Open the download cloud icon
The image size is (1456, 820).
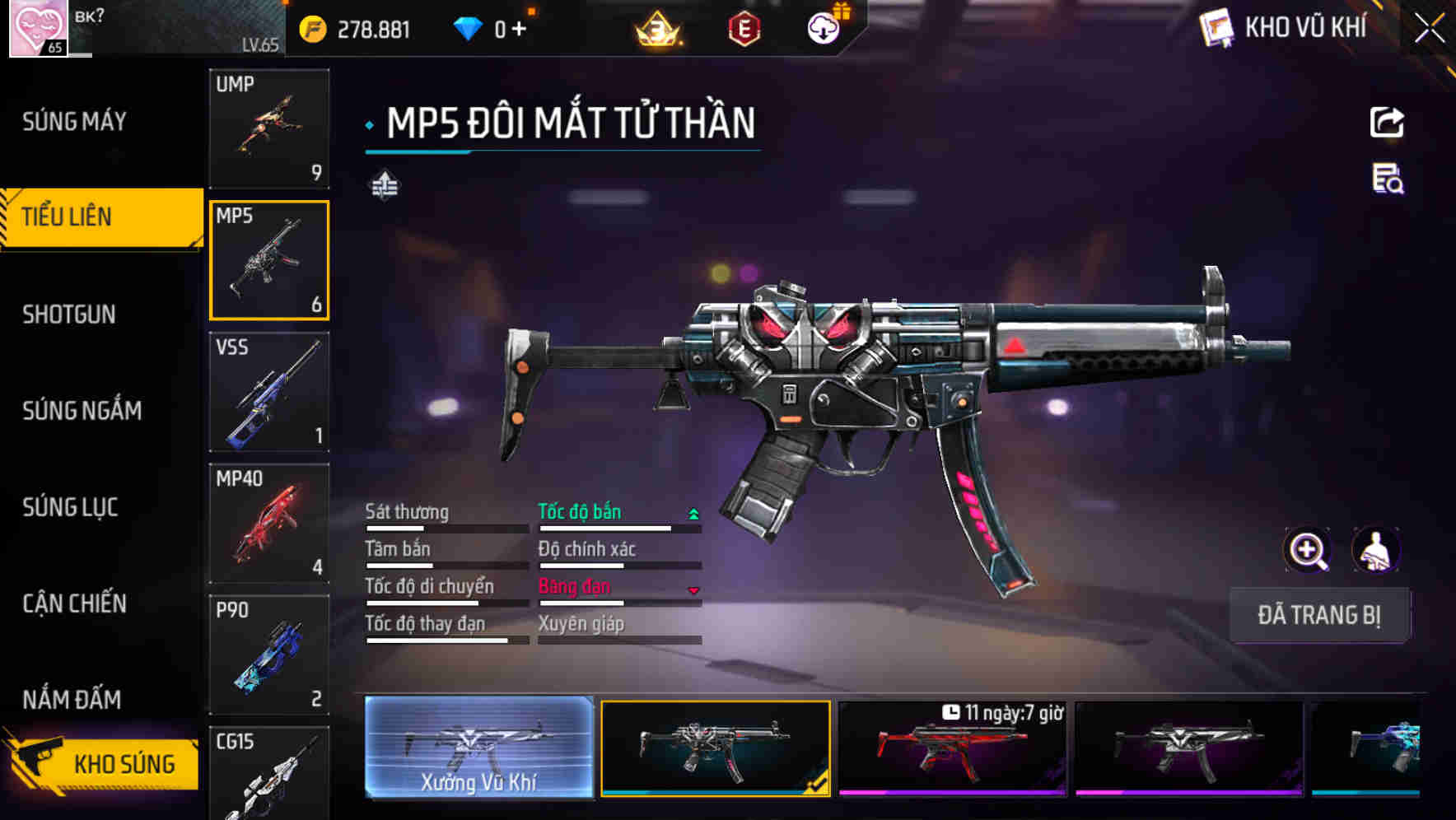pyautogui.click(x=823, y=30)
